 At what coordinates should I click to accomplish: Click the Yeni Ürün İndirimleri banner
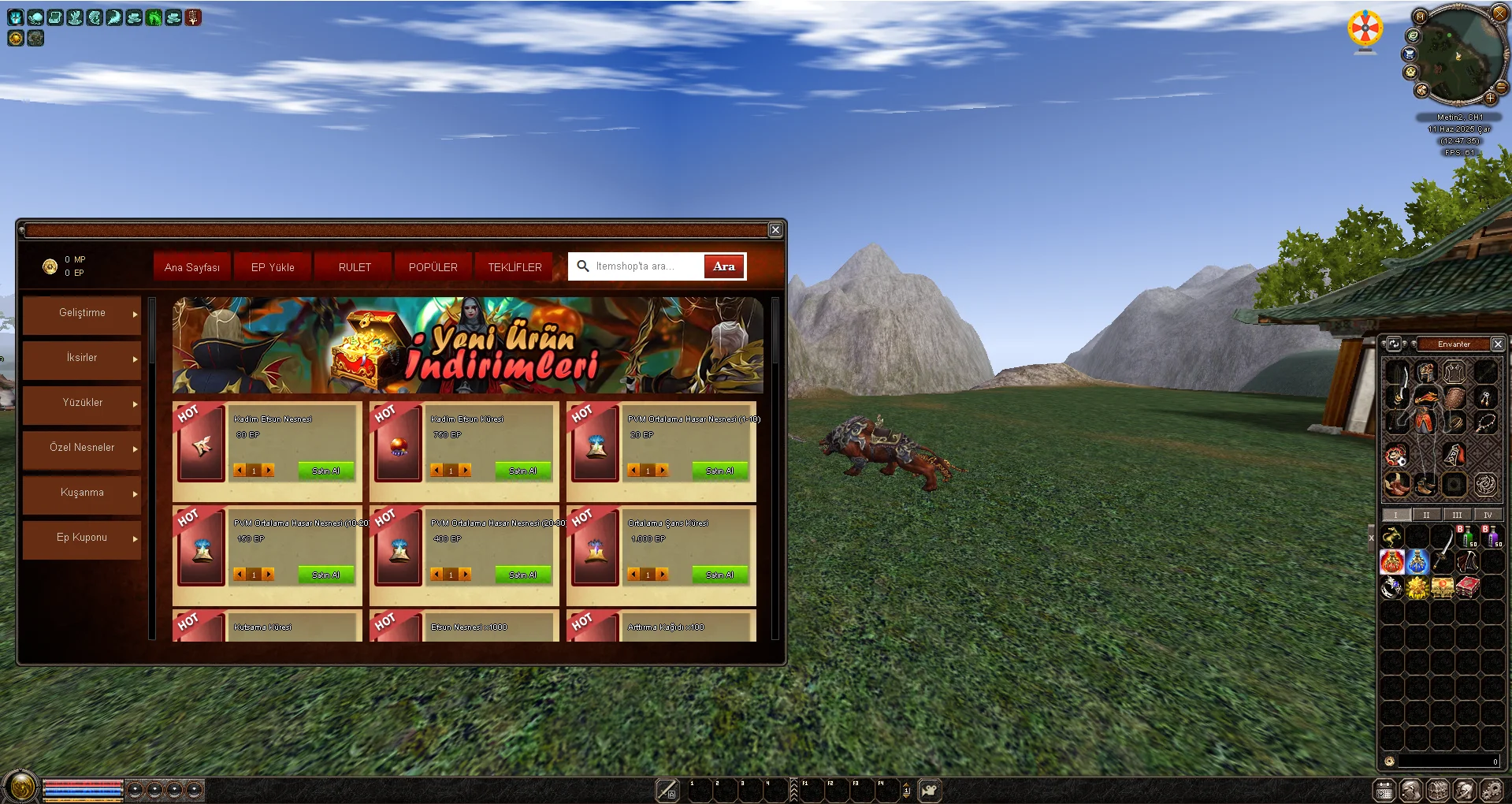467,345
